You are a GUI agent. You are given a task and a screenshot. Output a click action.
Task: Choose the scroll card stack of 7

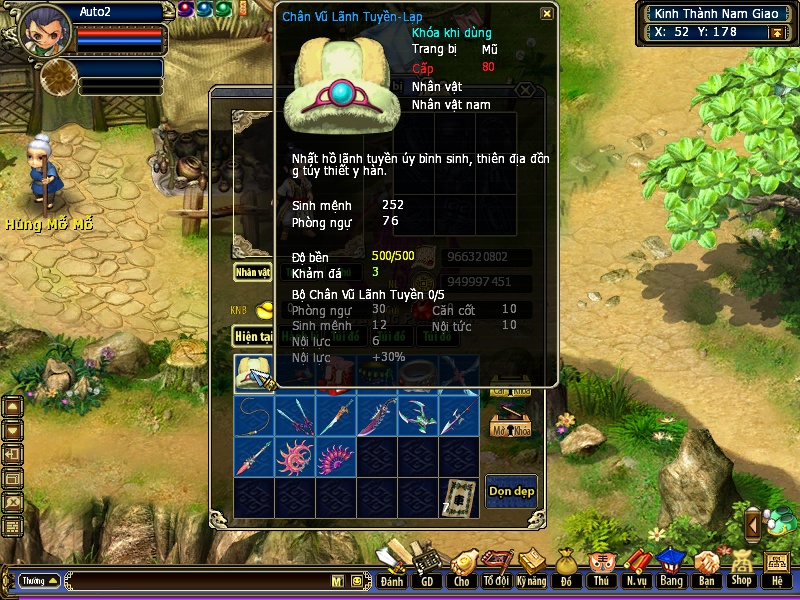click(459, 497)
